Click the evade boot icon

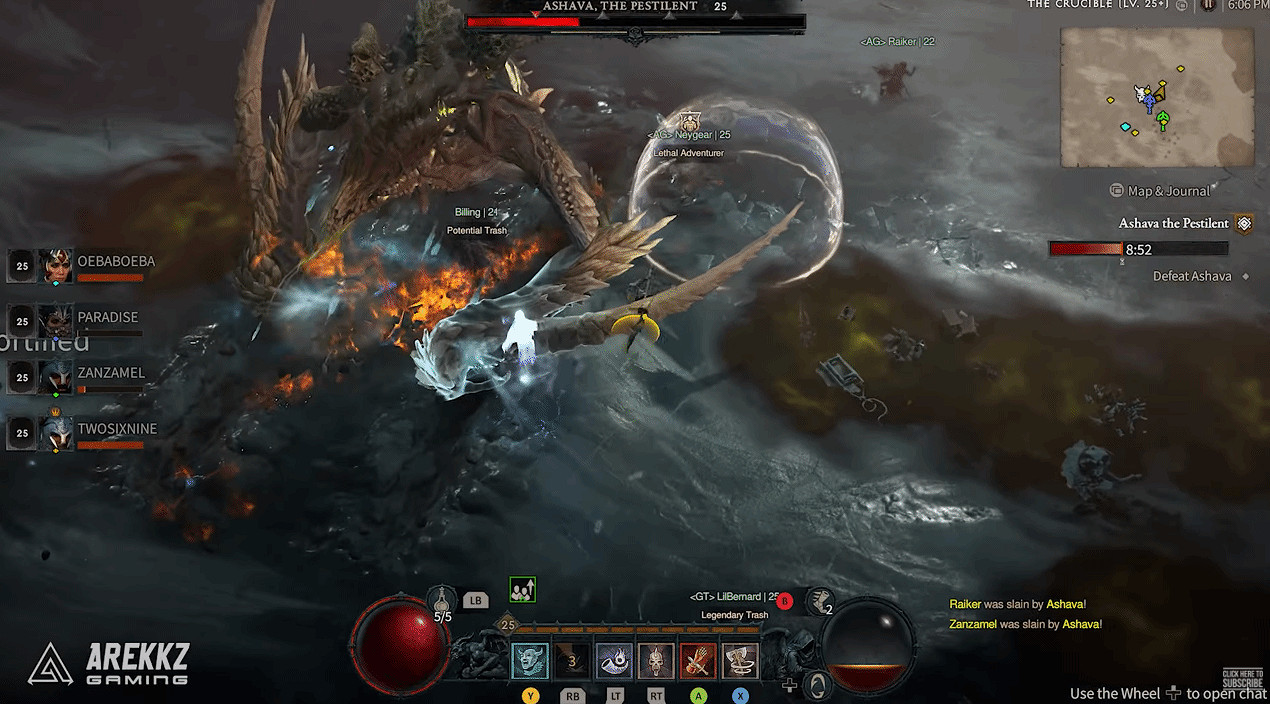(x=820, y=601)
